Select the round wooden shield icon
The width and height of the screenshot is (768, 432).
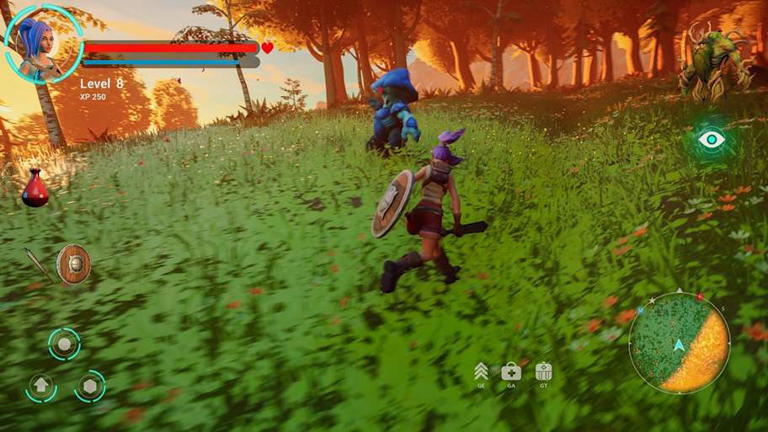pos(73,264)
